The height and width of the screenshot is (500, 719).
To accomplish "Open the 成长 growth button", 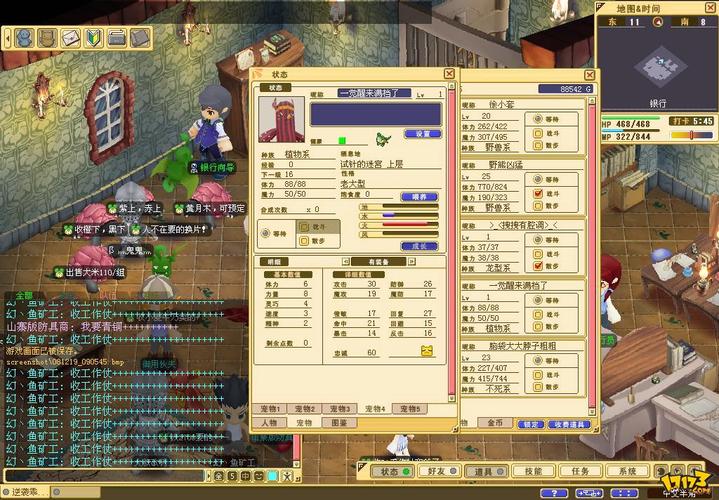I will (x=419, y=245).
